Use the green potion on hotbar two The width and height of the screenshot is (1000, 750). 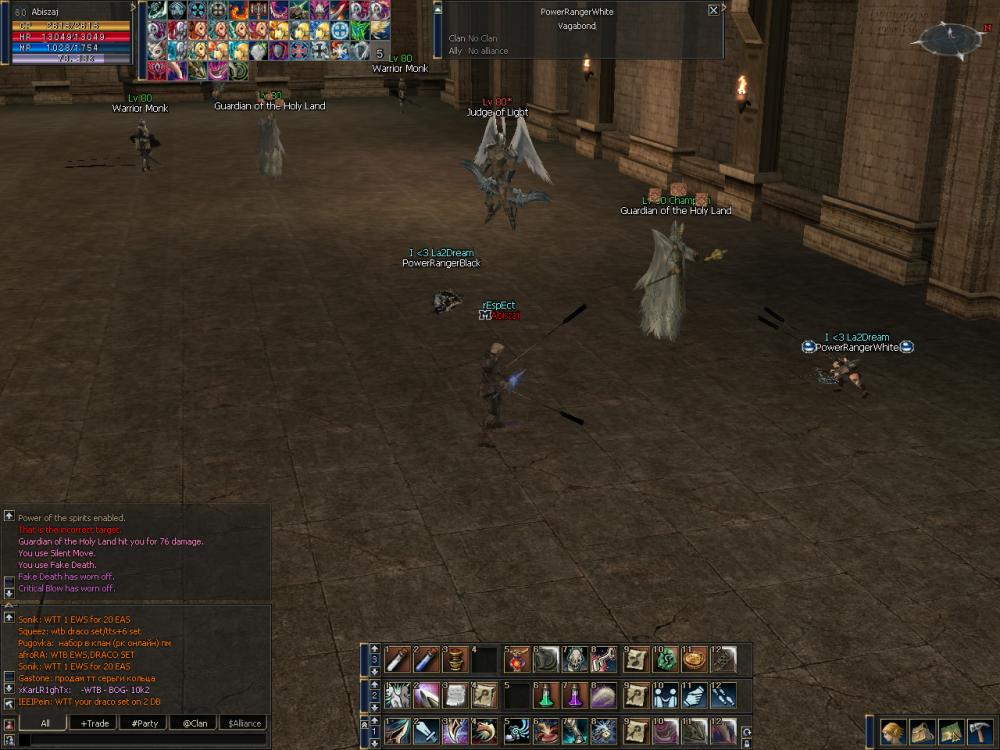(x=545, y=695)
